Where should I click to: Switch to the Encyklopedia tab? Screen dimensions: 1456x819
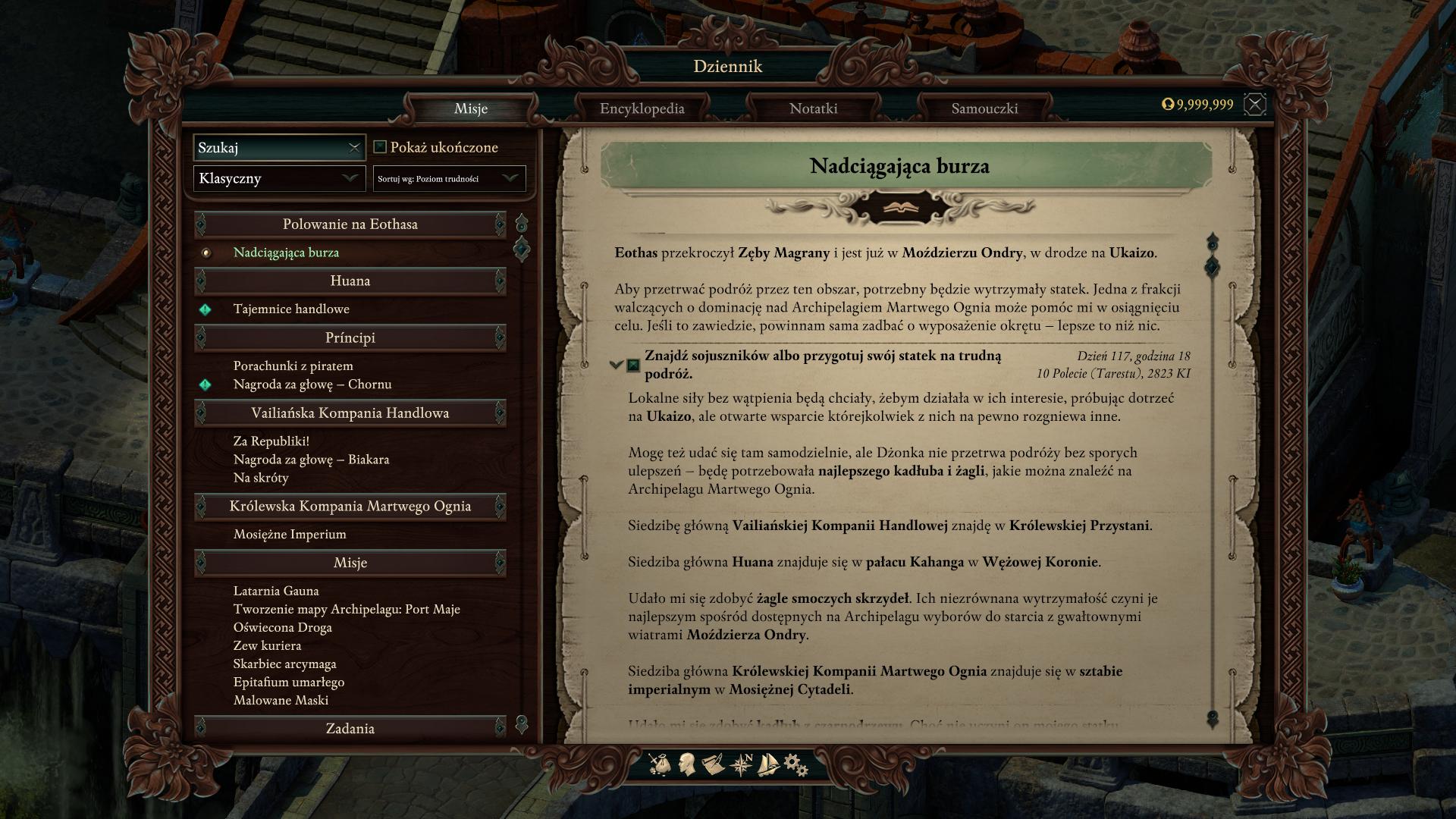point(642,108)
